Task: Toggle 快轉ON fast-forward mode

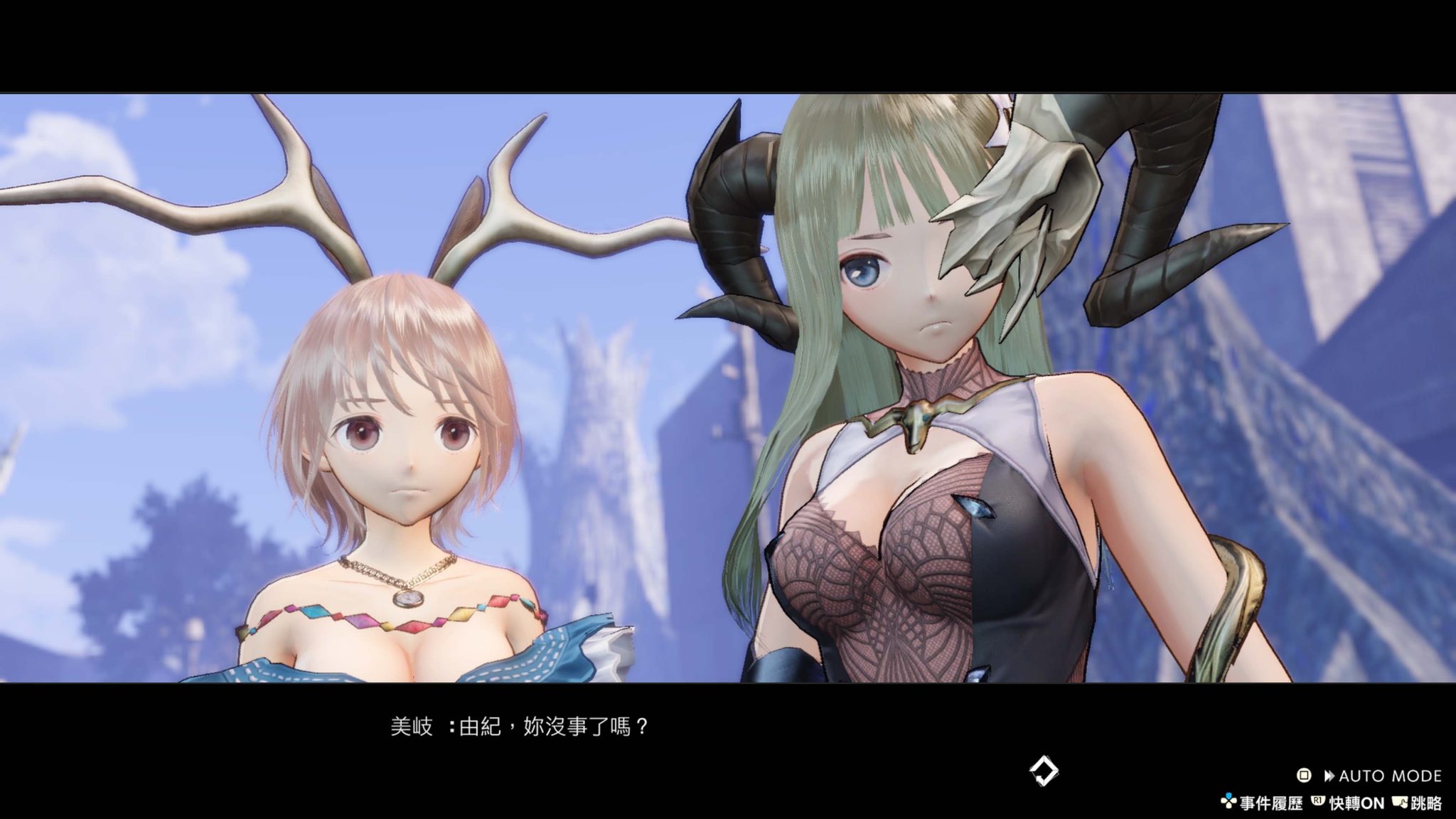Action: (x=1357, y=802)
